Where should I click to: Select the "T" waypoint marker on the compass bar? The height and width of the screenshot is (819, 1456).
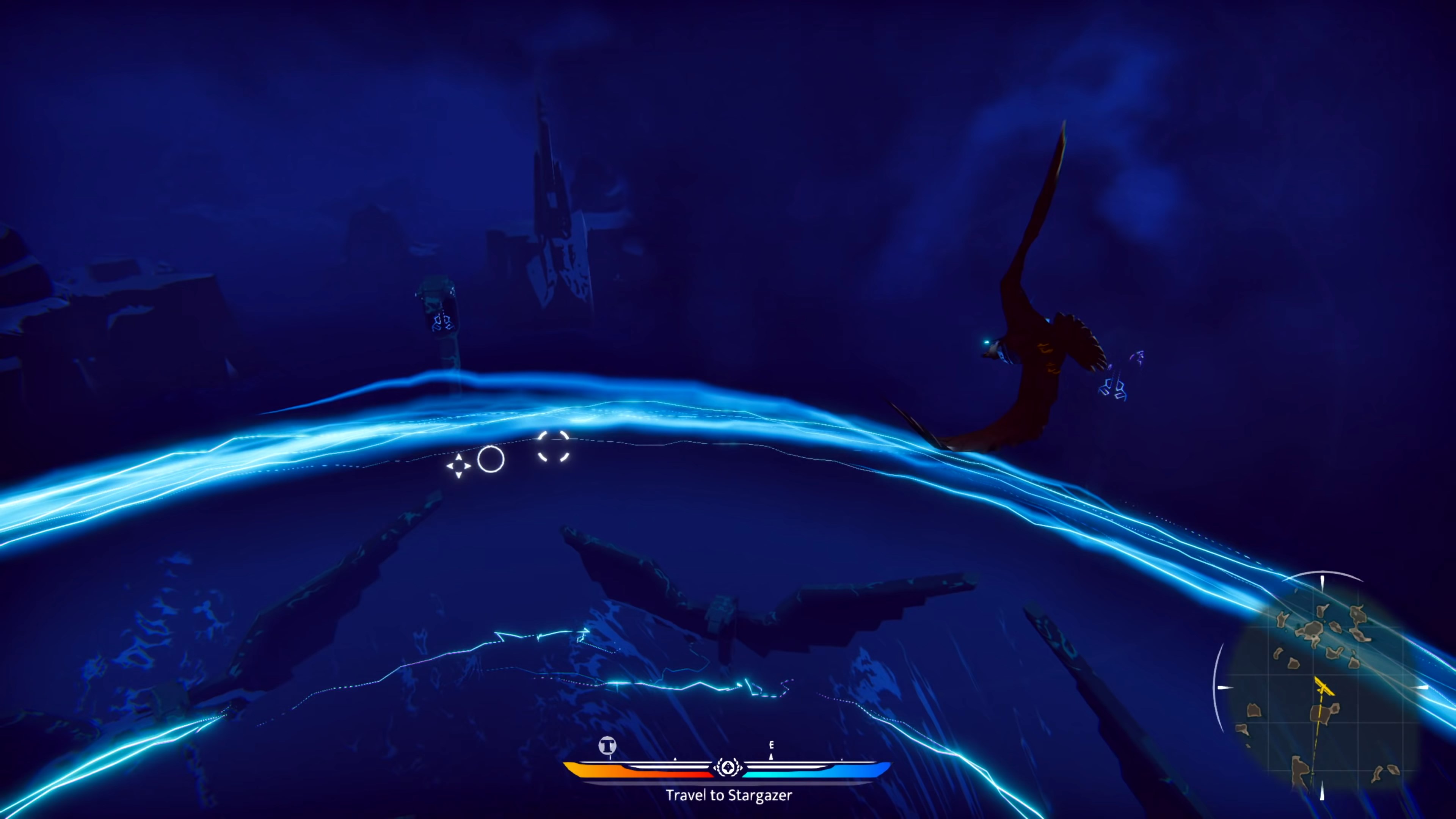pyautogui.click(x=607, y=745)
